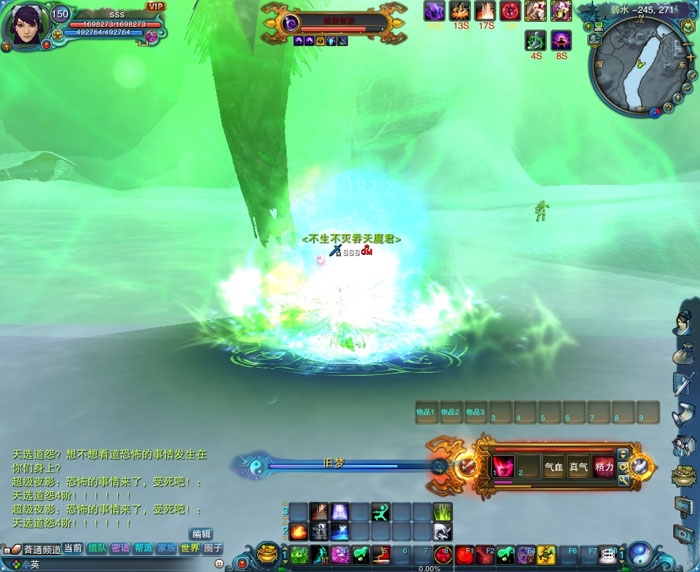Select the 密语 whisper chat tab

click(x=121, y=548)
